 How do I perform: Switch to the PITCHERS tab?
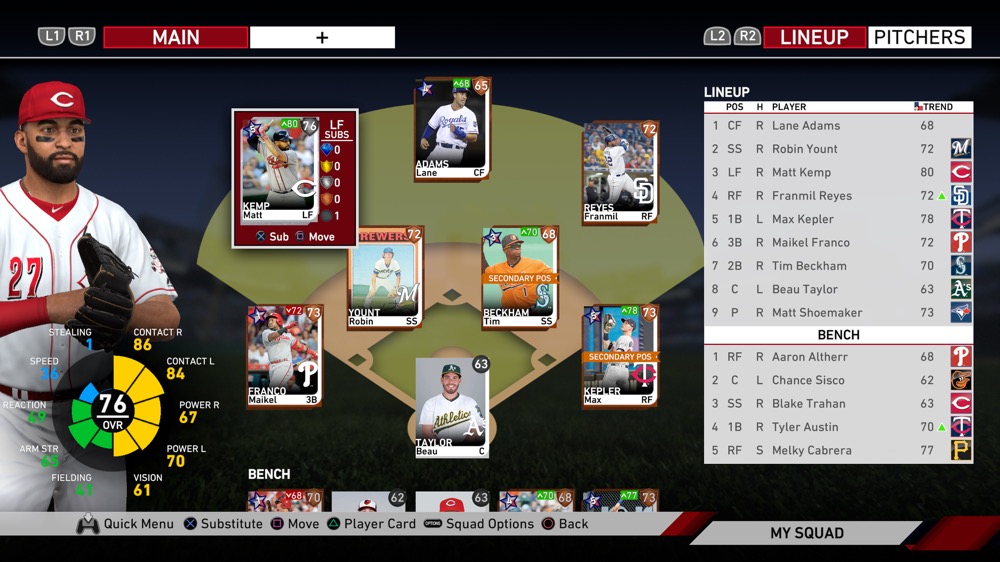[919, 38]
